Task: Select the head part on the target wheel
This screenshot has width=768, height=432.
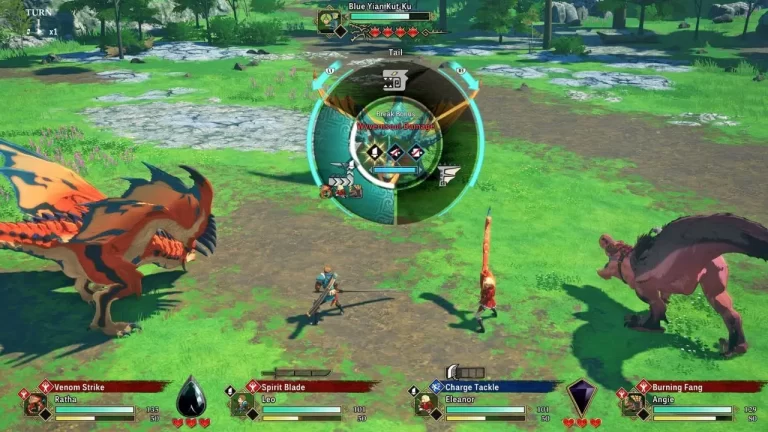Action: (x=394, y=82)
